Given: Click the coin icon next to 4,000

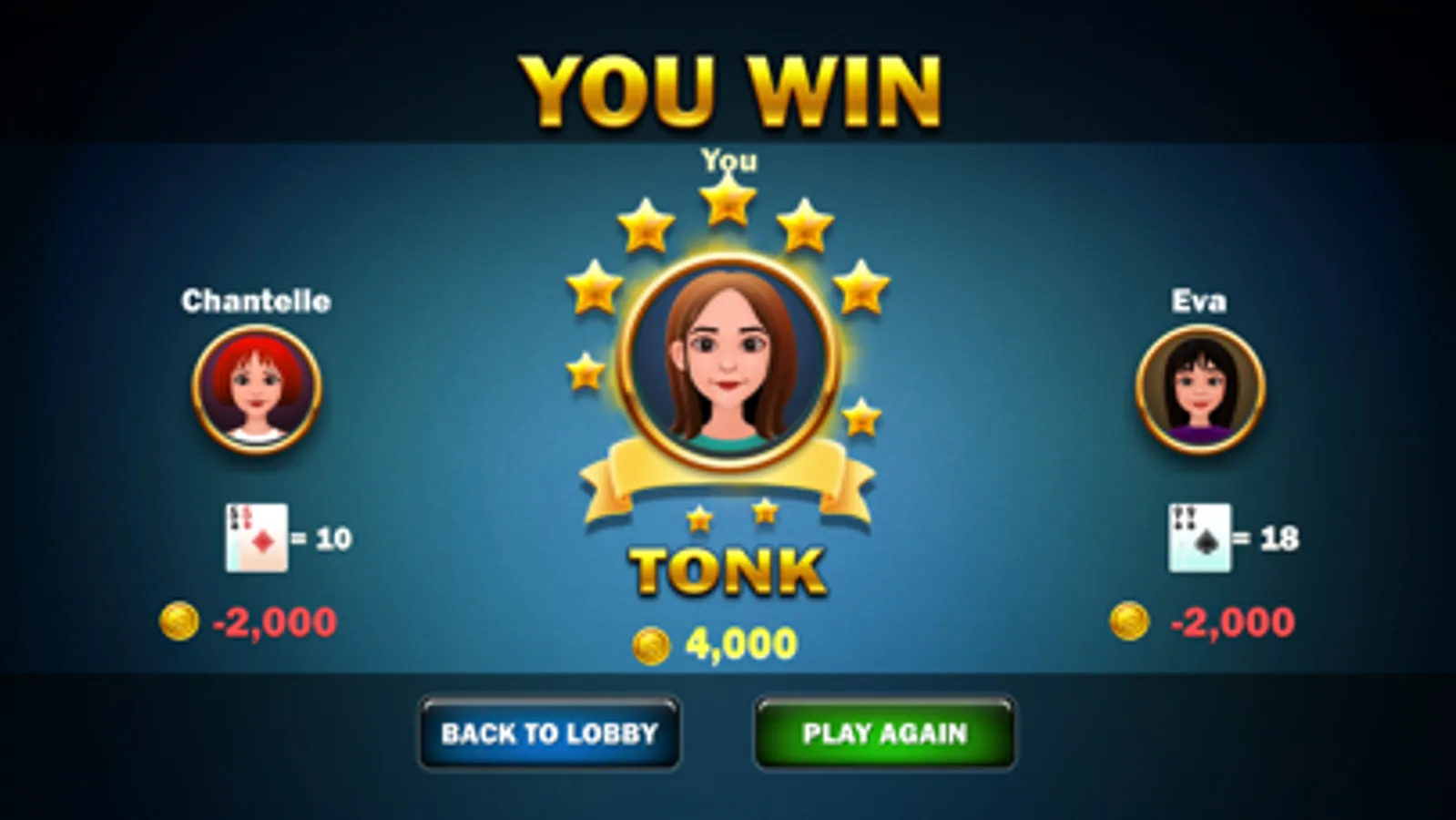Looking at the screenshot, I should coord(652,645).
